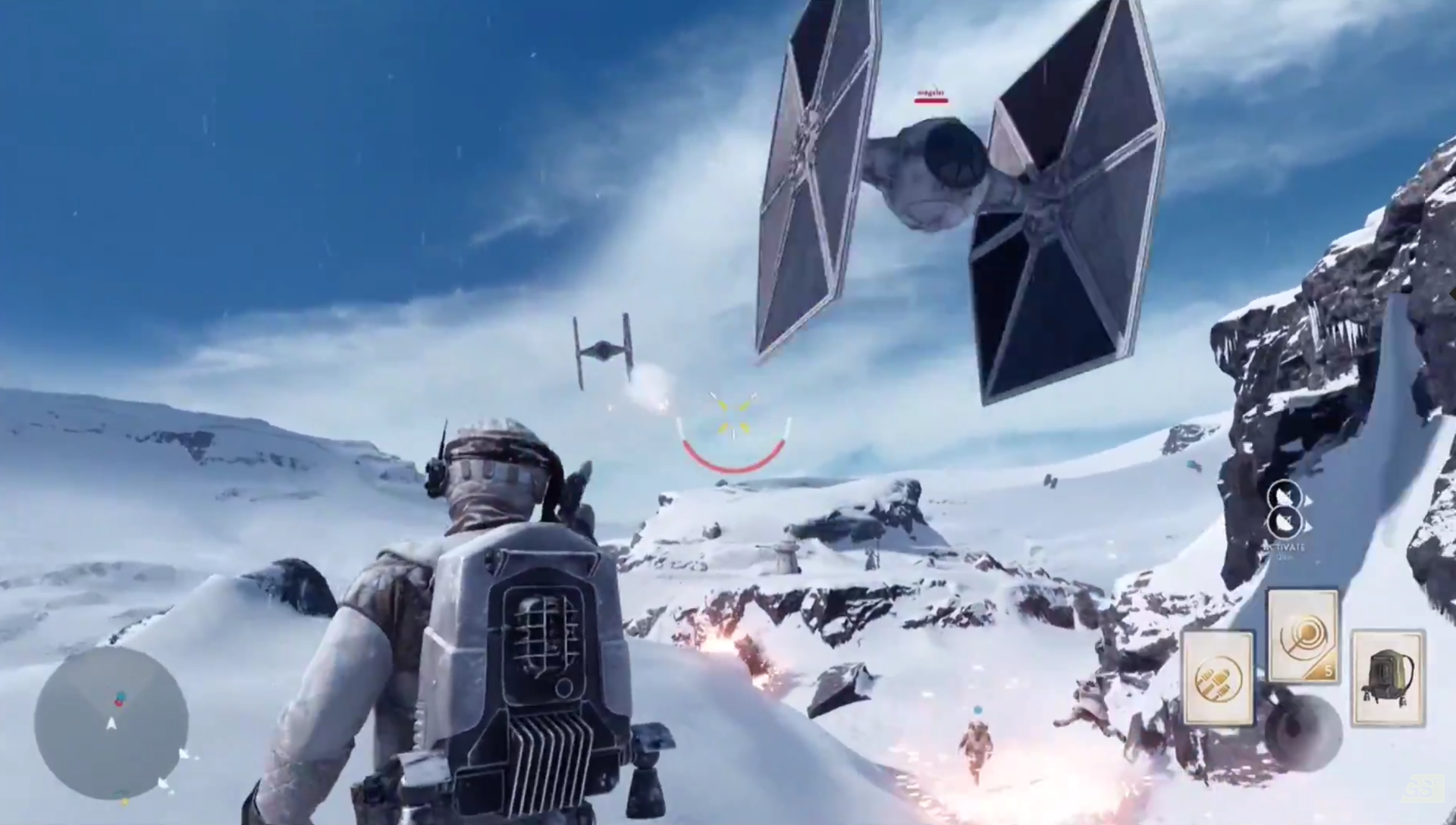
Task: Click the red health bar under megaler's name
Action: pyautogui.click(x=930, y=100)
